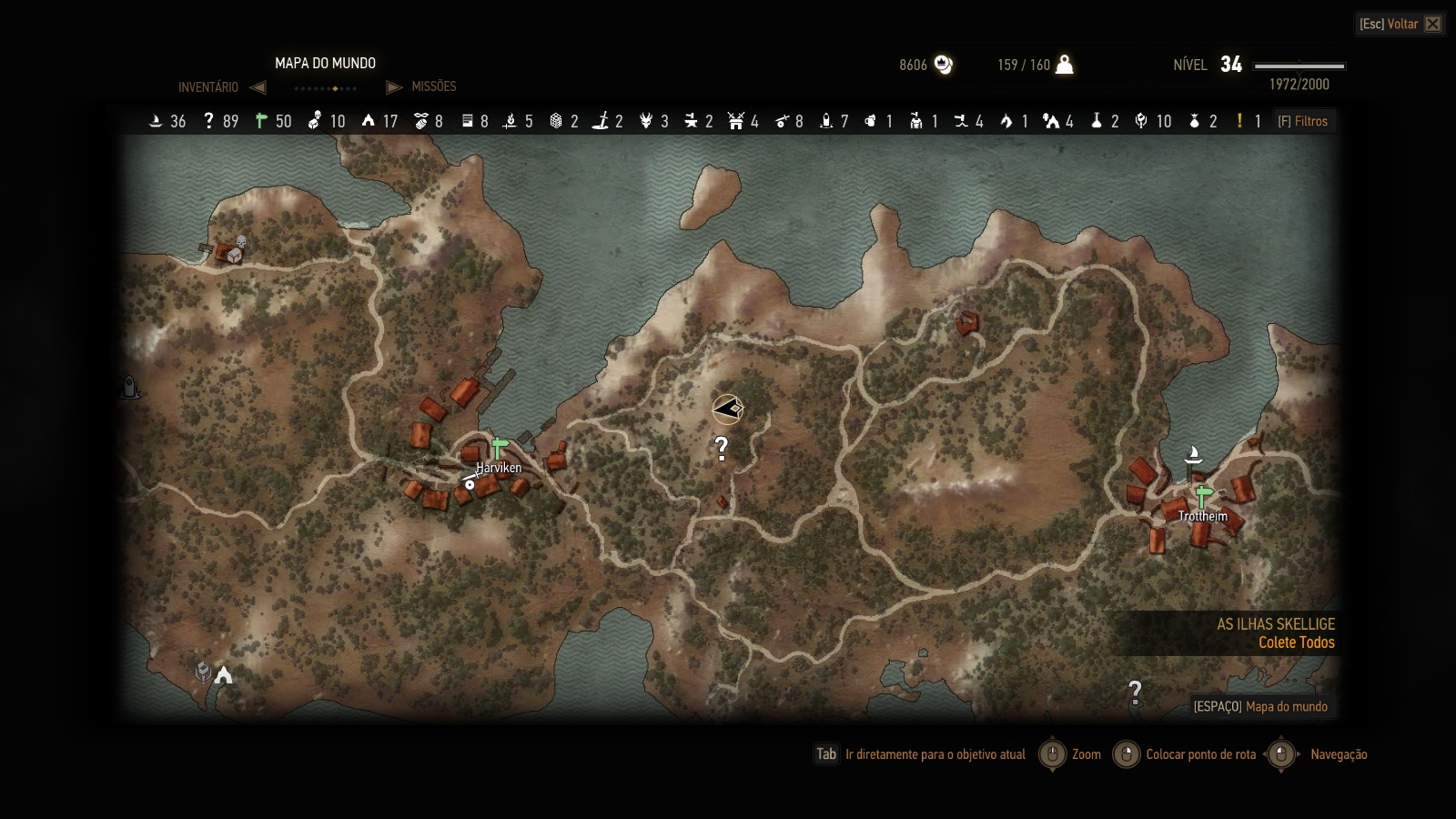Select the grindstone marker beside Harviken
Screen dimensions: 1456x819
tap(470, 484)
